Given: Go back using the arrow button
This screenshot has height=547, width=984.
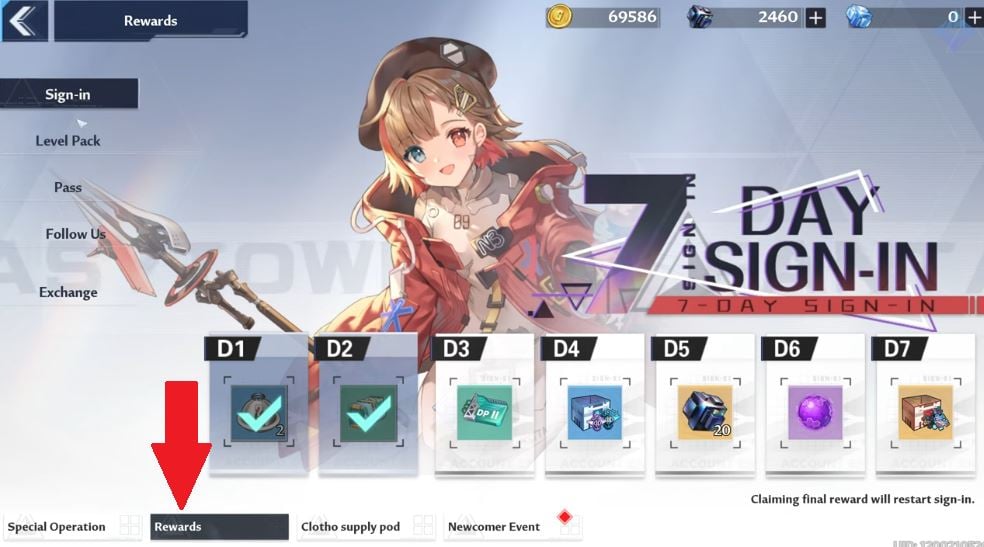Looking at the screenshot, I should tap(24, 21).
